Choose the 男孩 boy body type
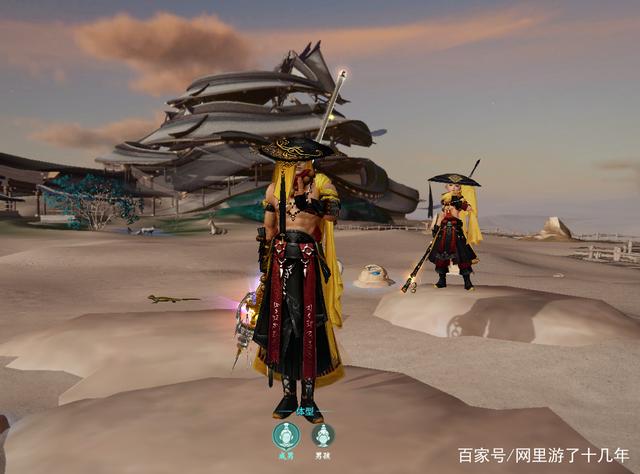 coord(322,435)
